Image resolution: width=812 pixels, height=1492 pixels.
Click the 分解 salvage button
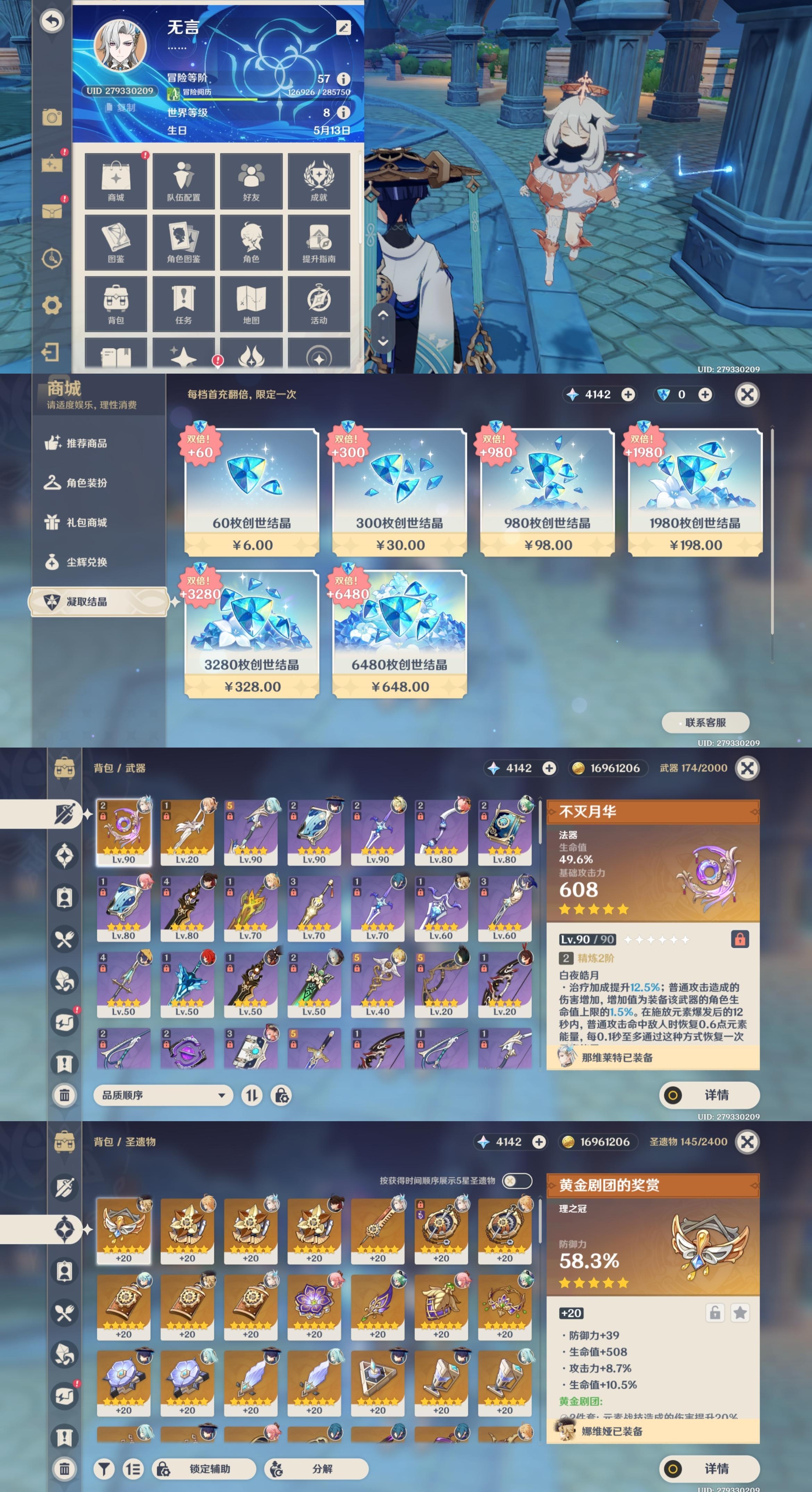click(x=316, y=1468)
